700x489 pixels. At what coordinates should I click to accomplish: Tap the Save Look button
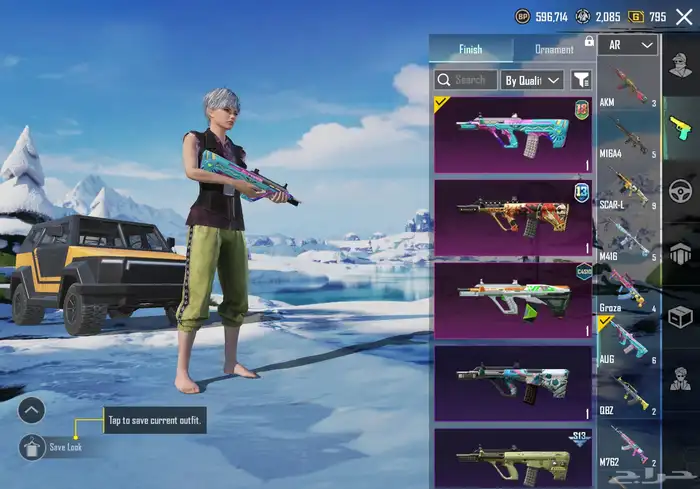tap(32, 447)
